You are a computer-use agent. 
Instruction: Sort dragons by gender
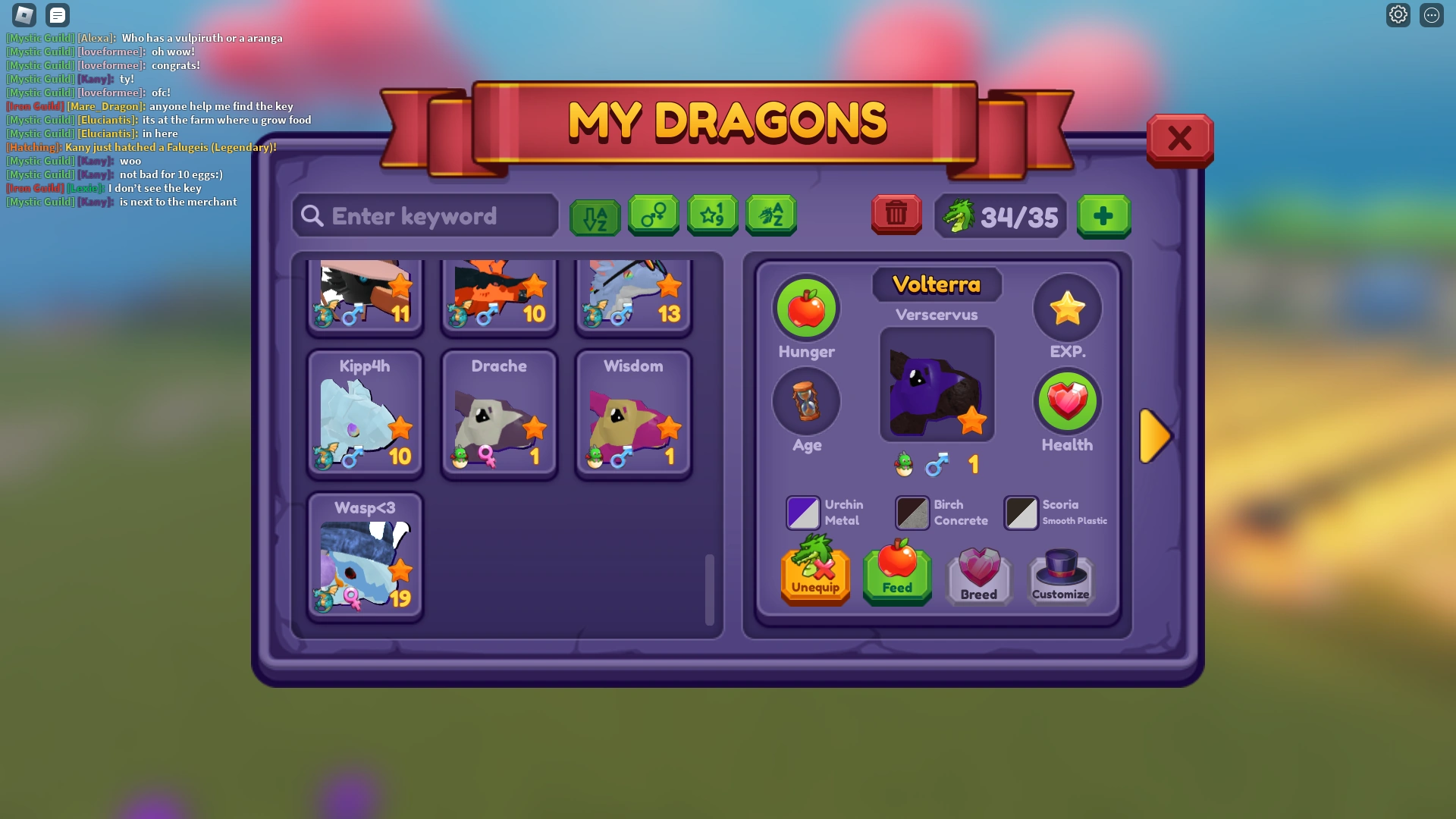[654, 215]
